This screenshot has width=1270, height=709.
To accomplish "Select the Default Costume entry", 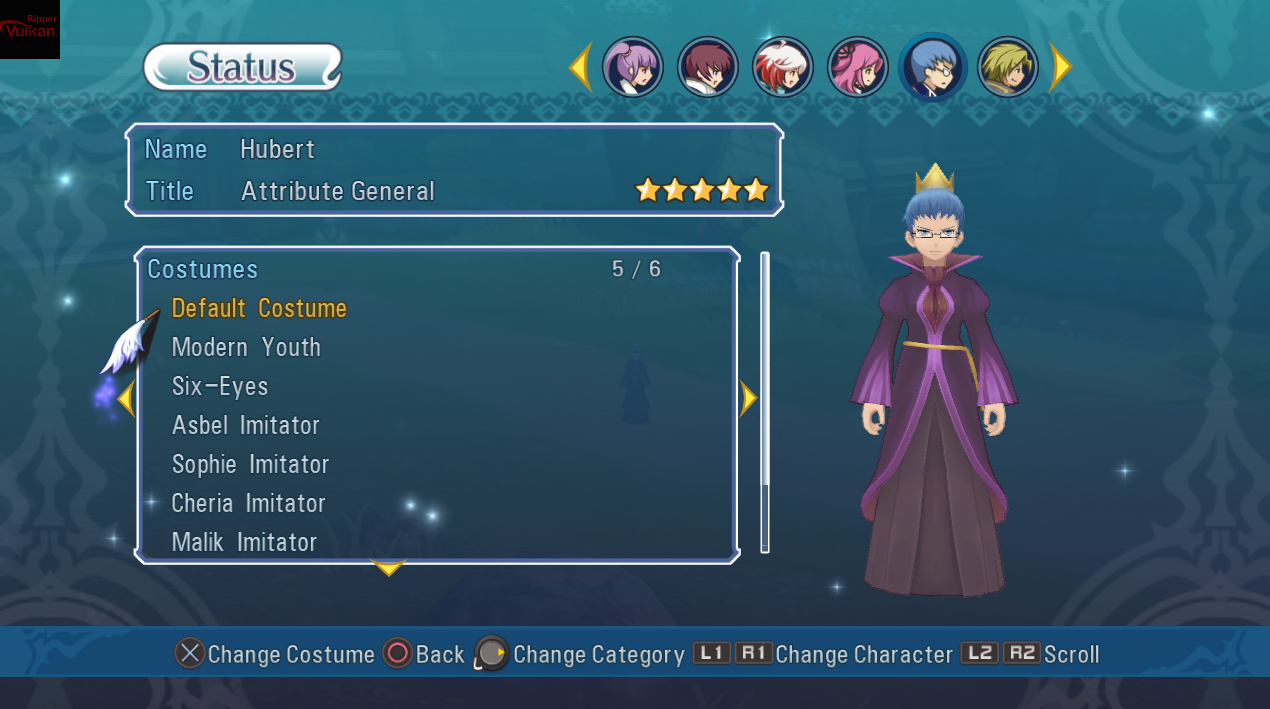I will coord(259,308).
